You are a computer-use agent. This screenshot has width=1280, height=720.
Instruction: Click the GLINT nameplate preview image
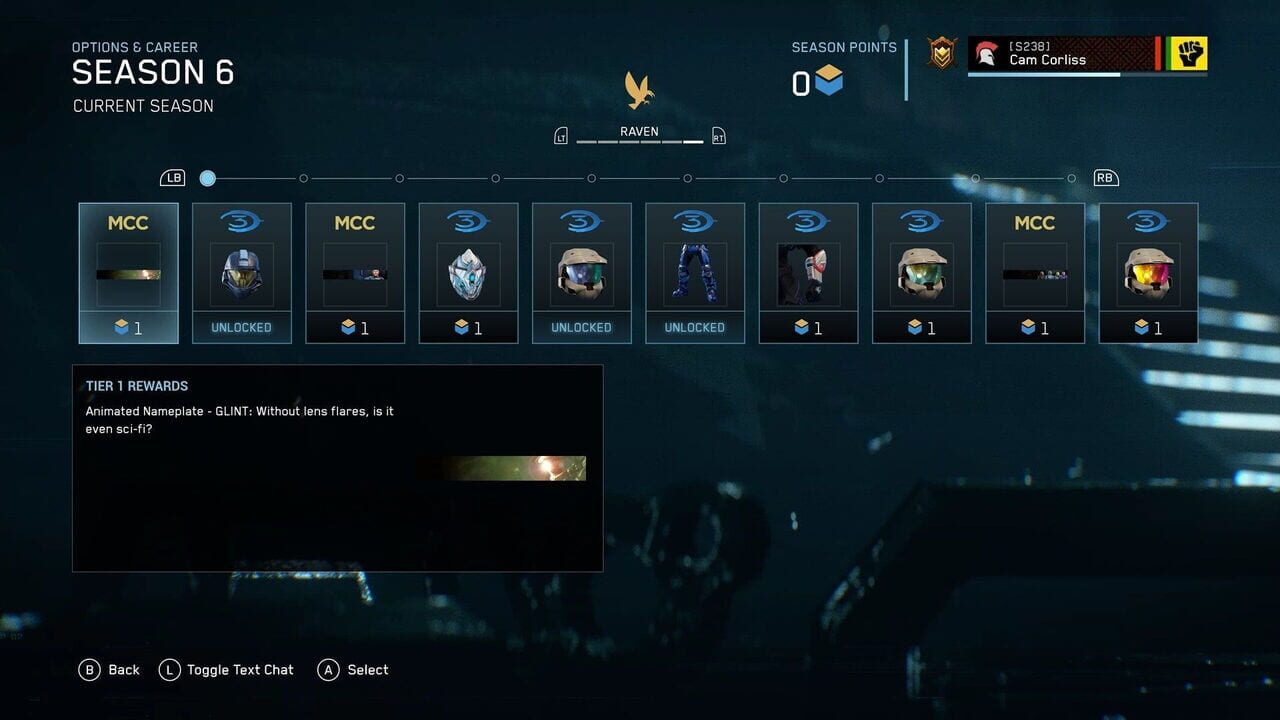[505, 467]
